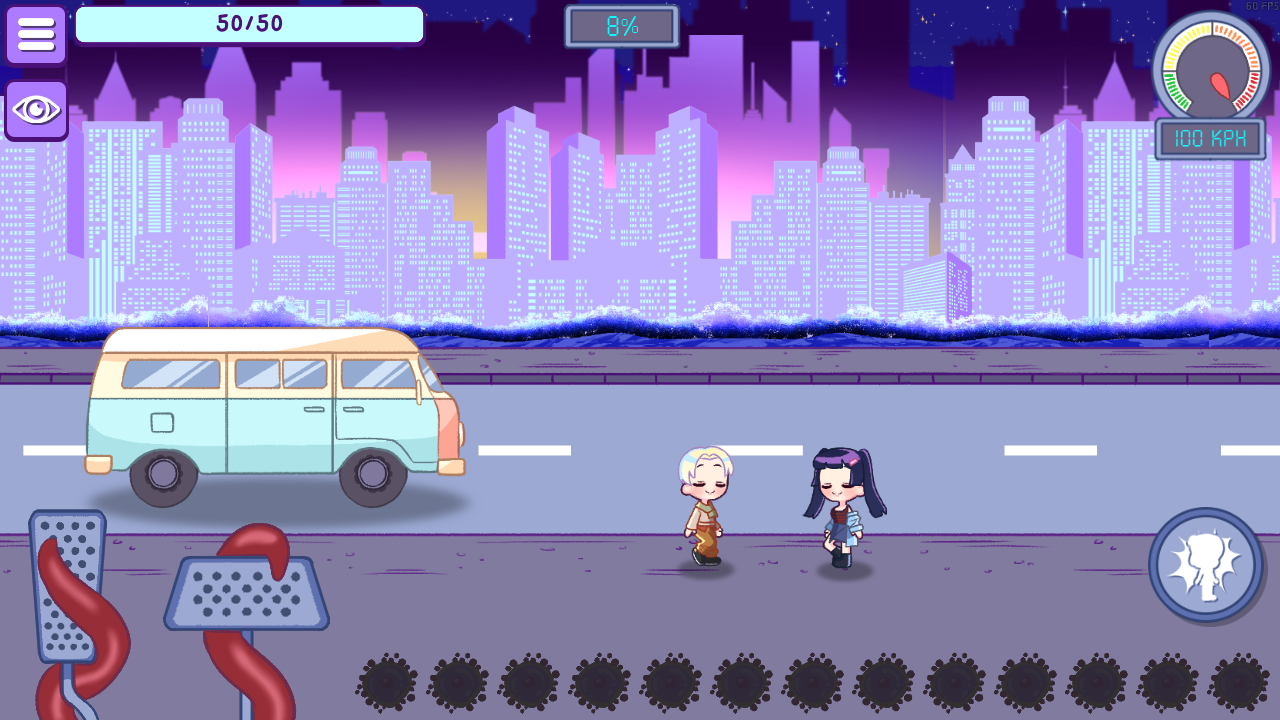Hit the wide brake pedal
The image size is (1280, 720).
pos(247,592)
